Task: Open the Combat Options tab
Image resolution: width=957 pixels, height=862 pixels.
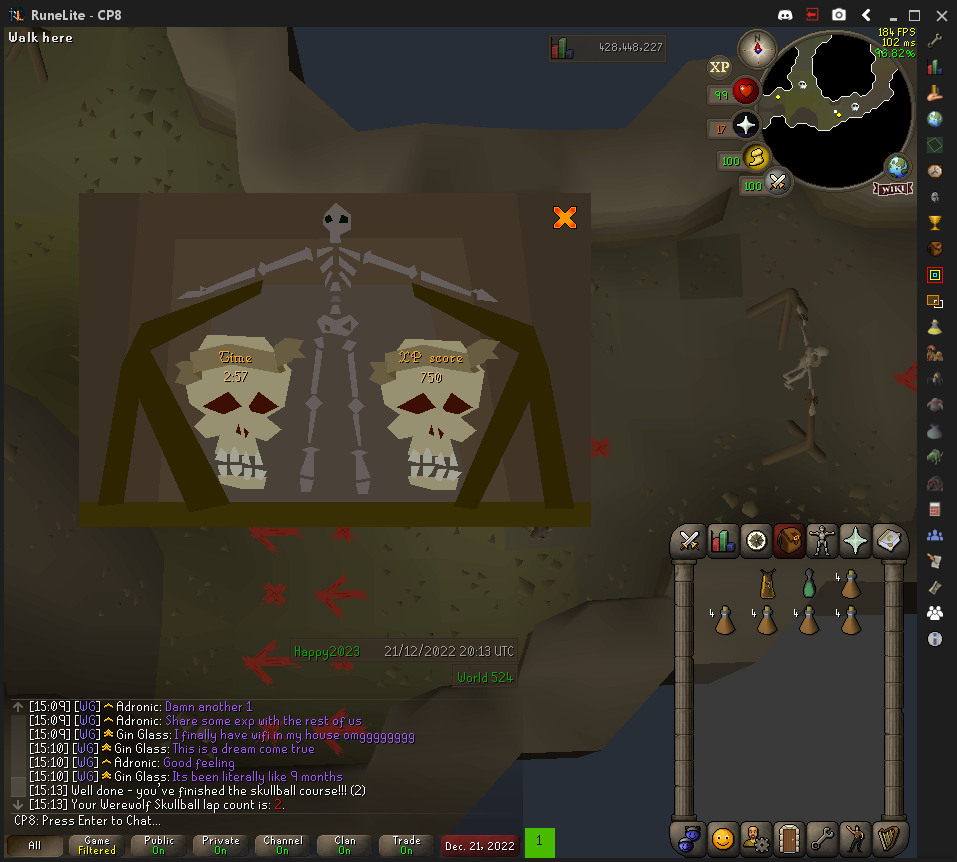Action: [x=688, y=541]
